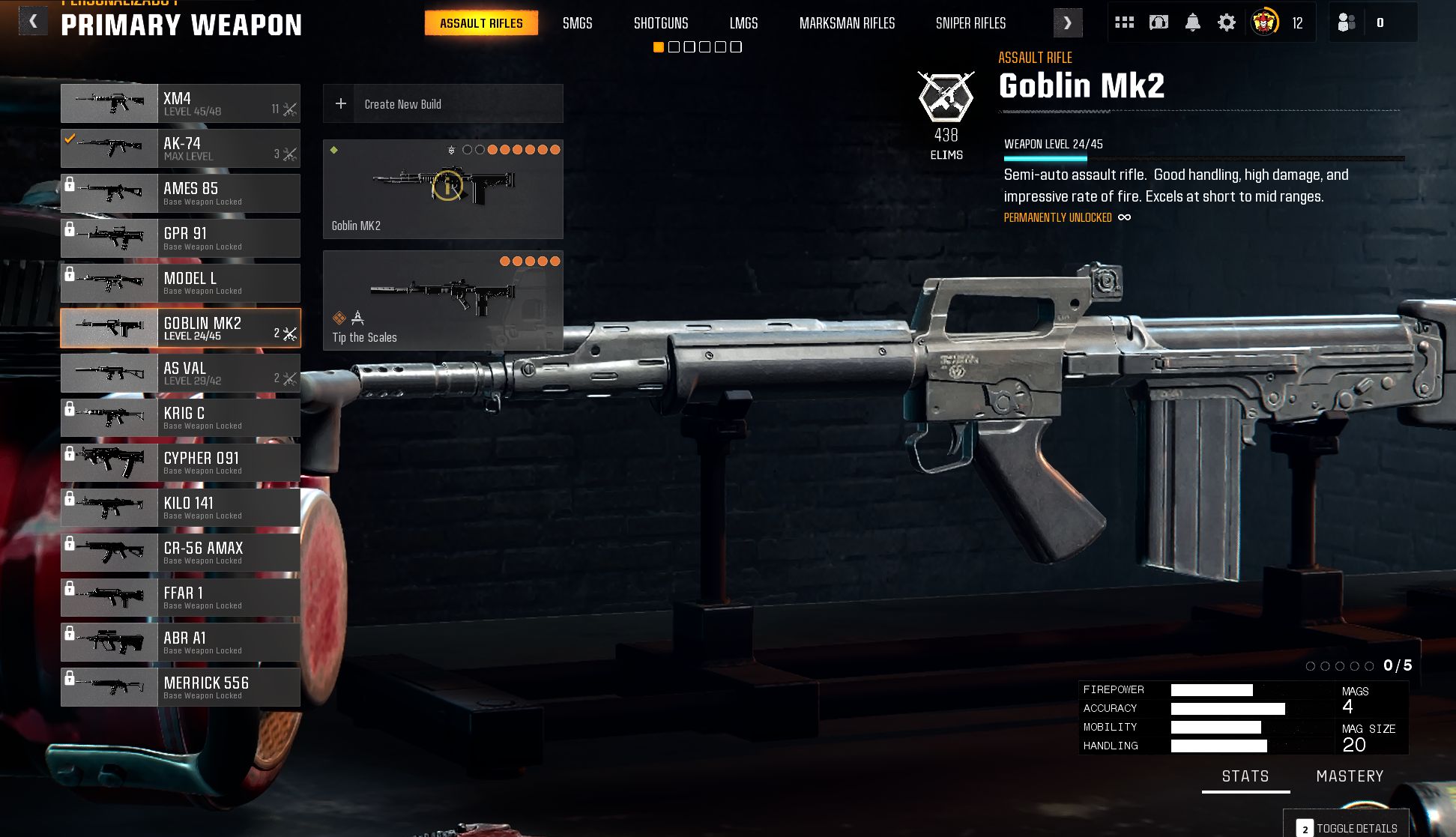Click the next-category arrow button
The width and height of the screenshot is (1456, 837).
pos(1067,23)
